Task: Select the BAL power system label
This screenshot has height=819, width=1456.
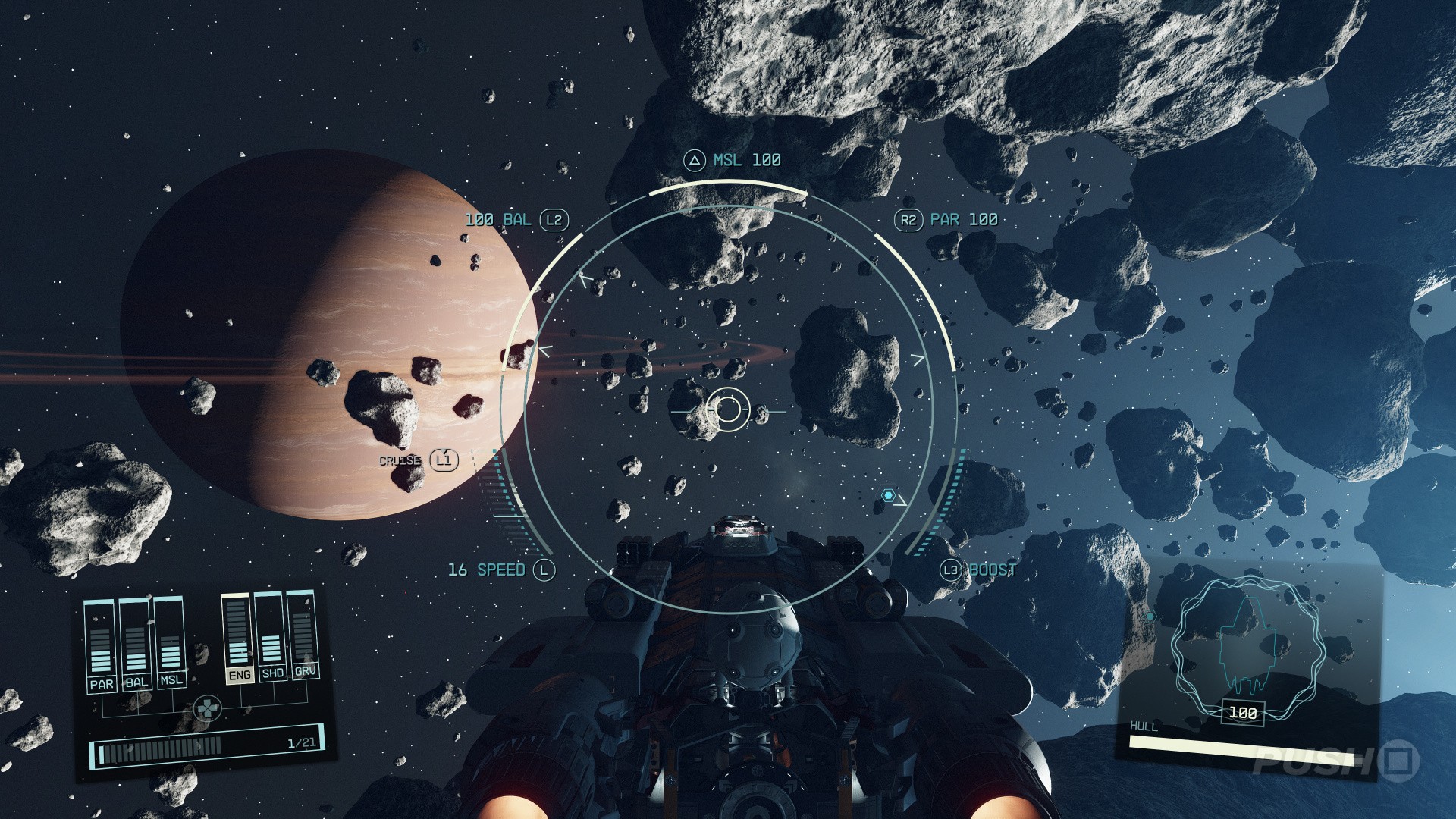Action: (x=136, y=682)
